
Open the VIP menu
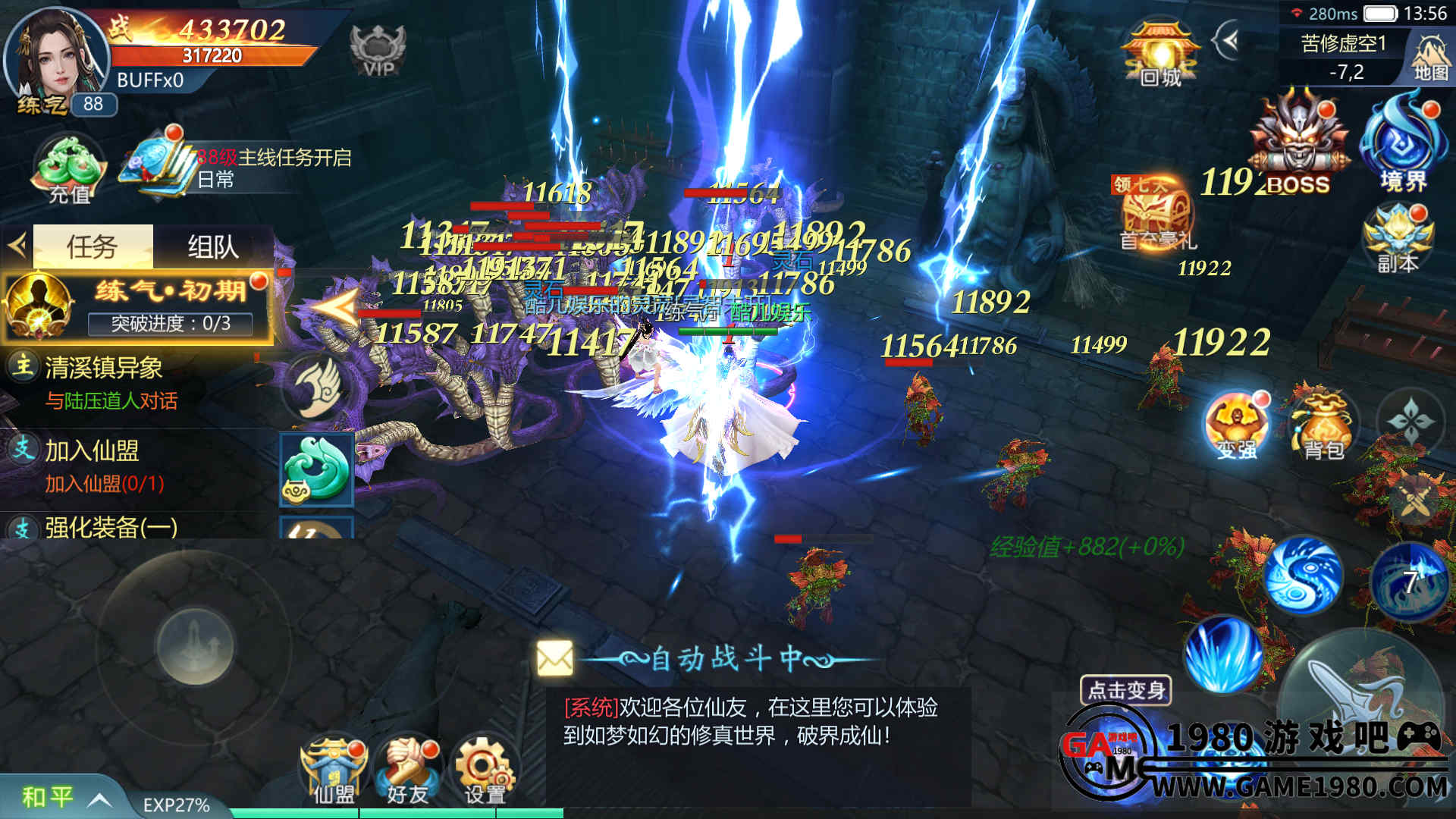pyautogui.click(x=378, y=50)
